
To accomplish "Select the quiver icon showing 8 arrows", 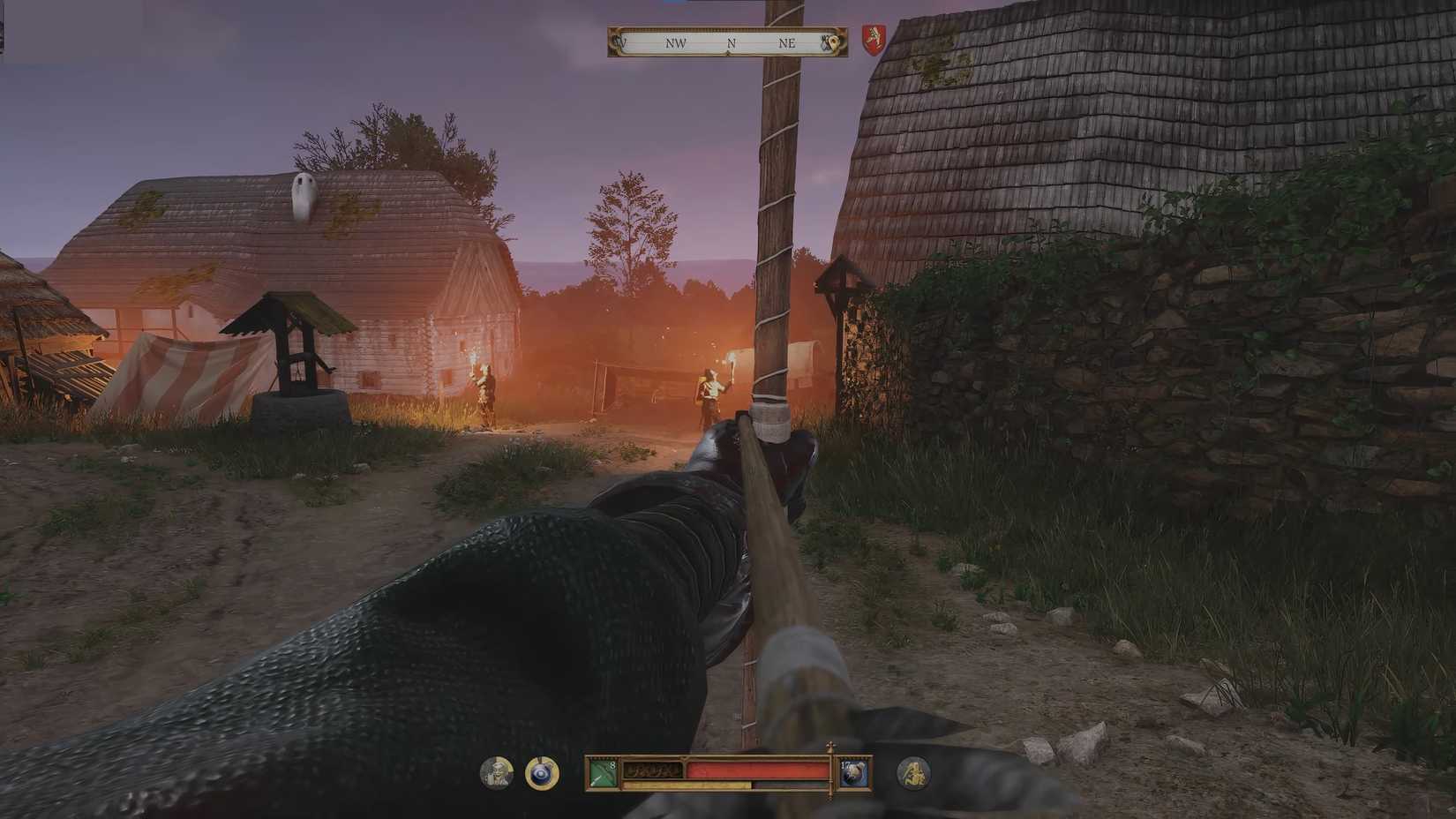I will coord(604,772).
